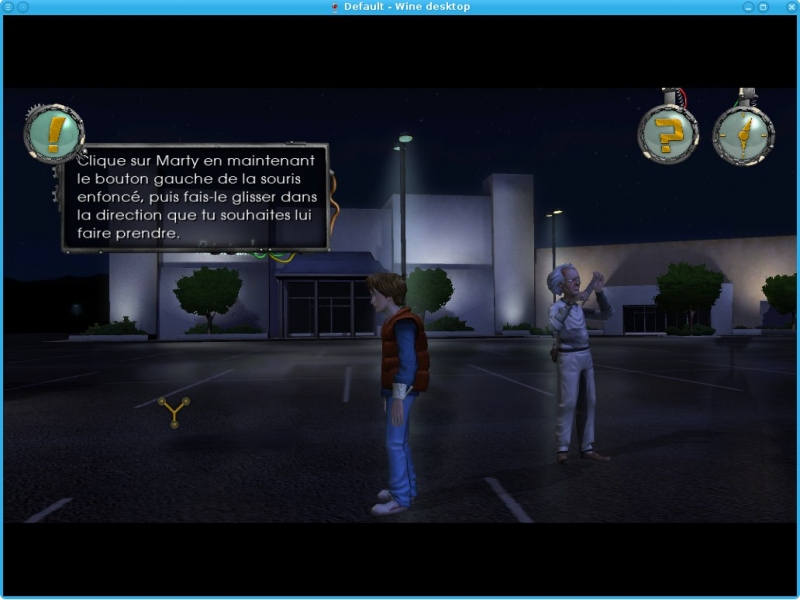Open the question mark hint button
Viewport: 800px width, 600px height.
pos(668,134)
